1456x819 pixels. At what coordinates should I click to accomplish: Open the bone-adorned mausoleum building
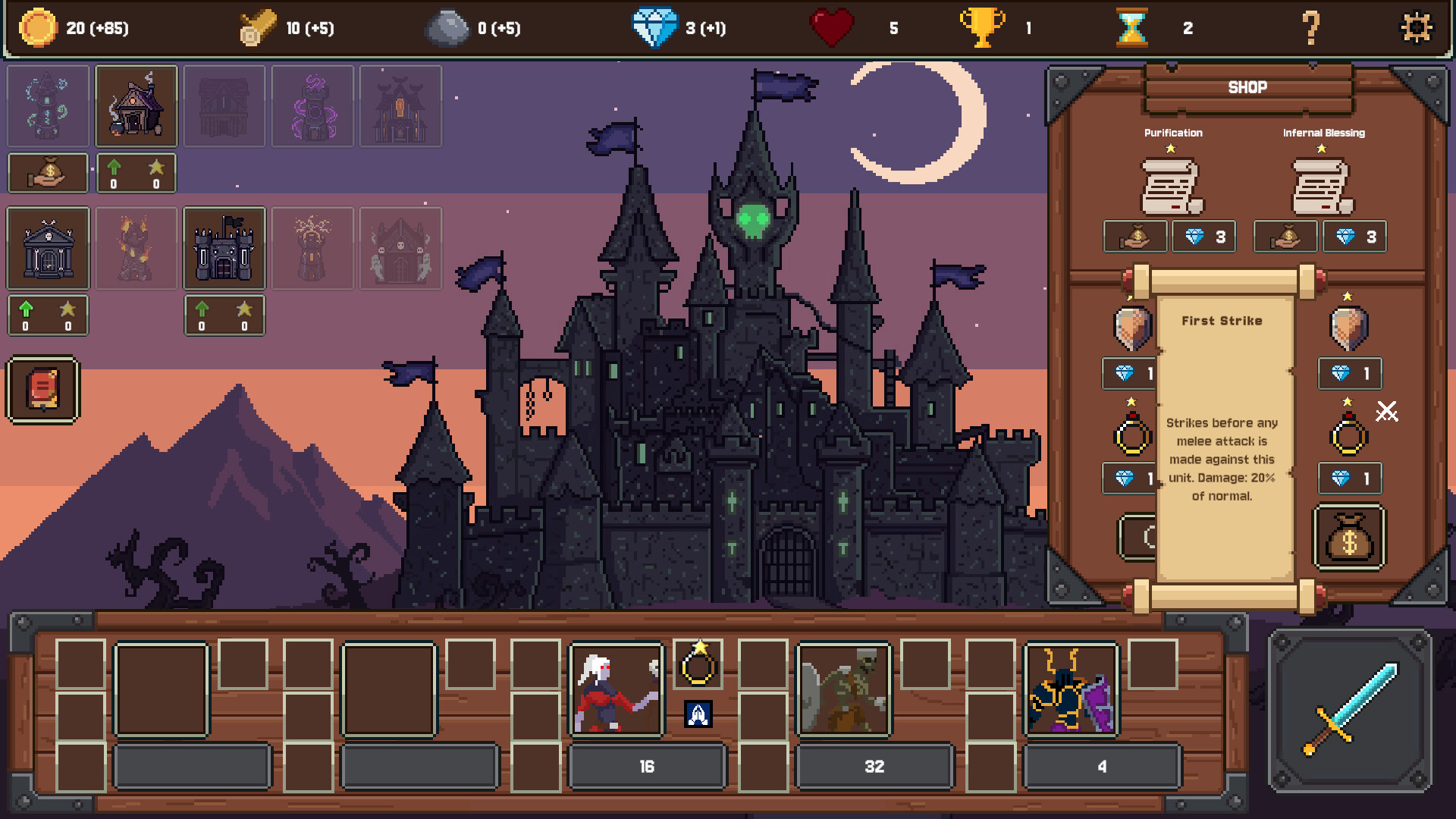[48, 248]
